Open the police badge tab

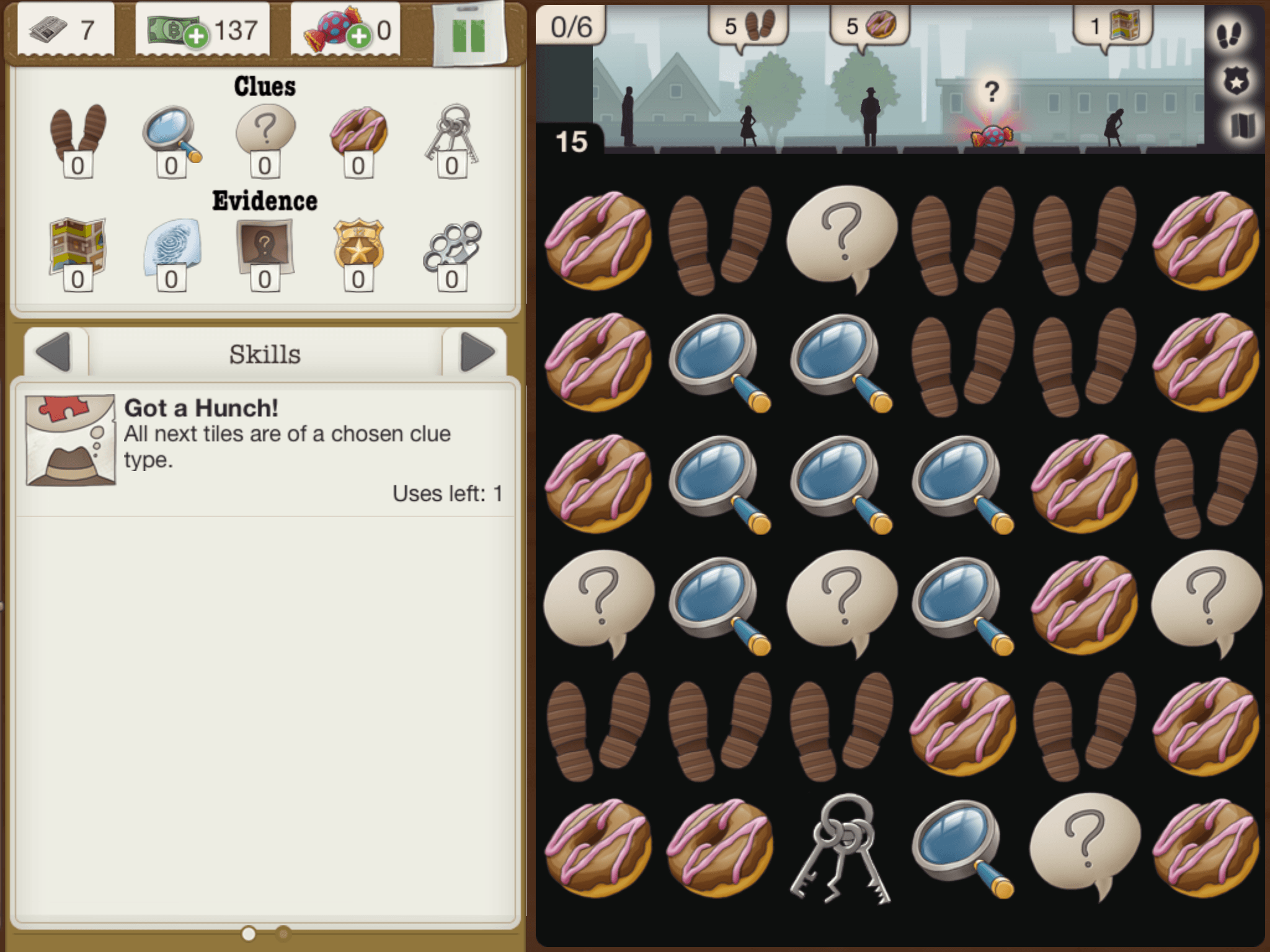coord(1235,81)
